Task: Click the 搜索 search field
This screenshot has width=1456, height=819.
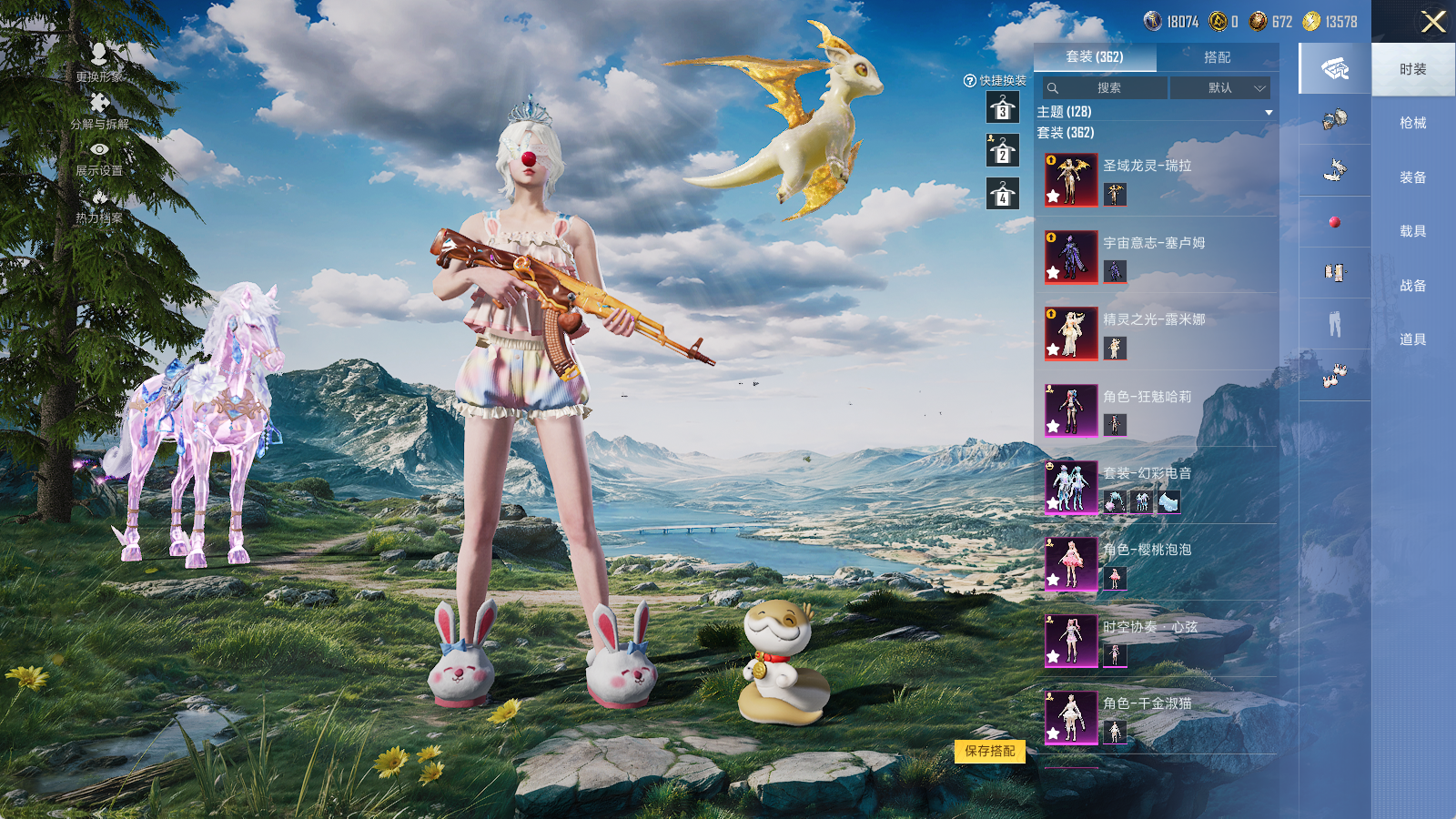Action: coord(1106,88)
